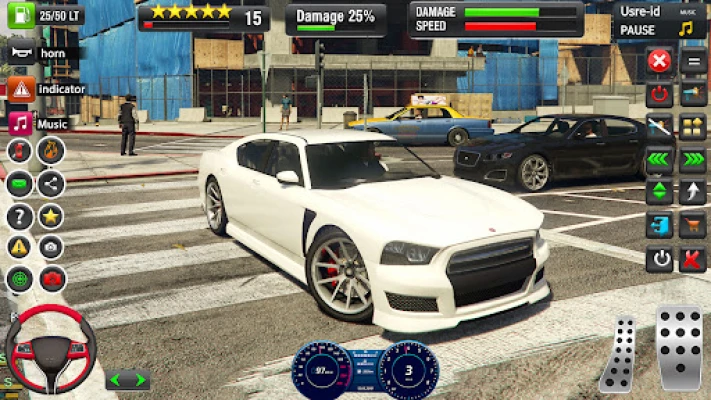The width and height of the screenshot is (711, 400).
Task: Pause the game
Action: click(x=637, y=30)
